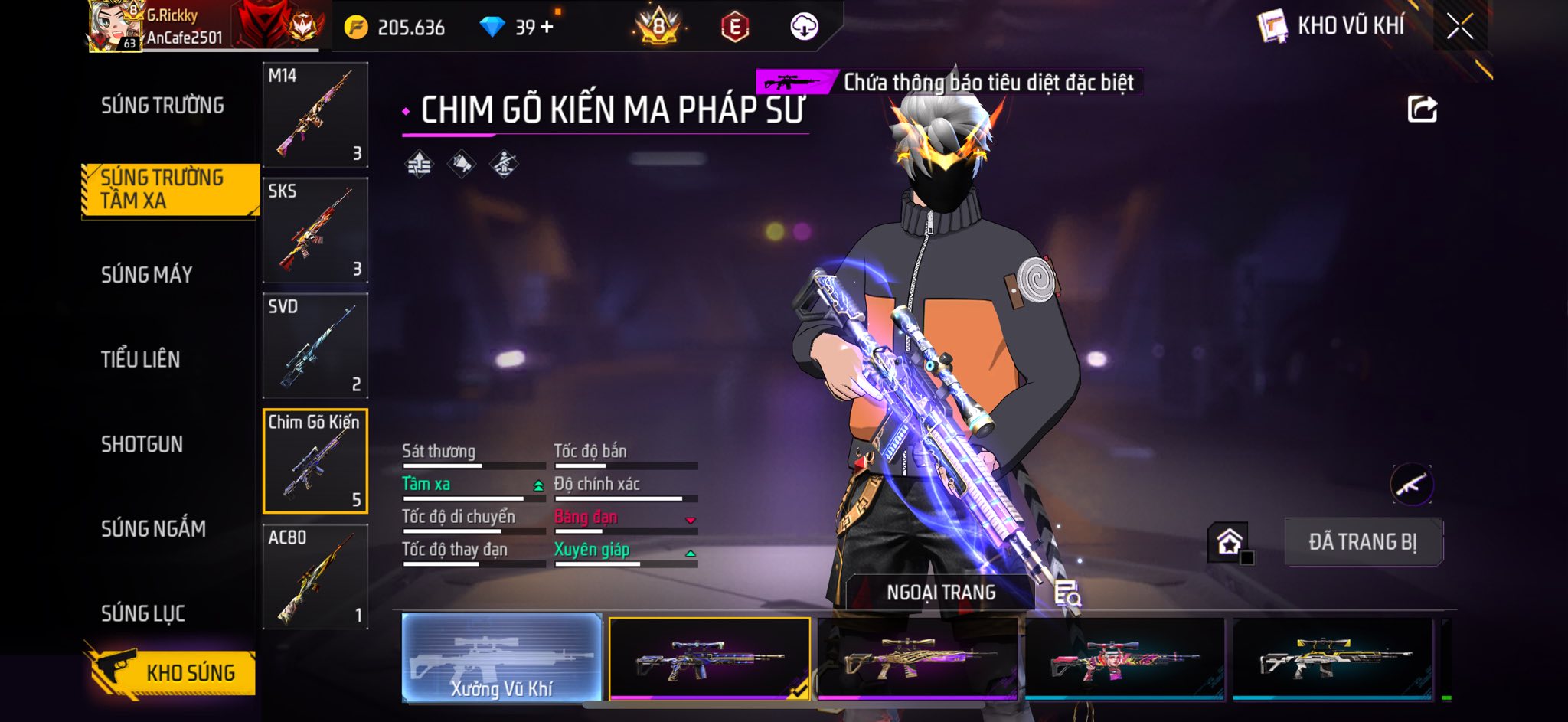Switch to the Súng Trường category

point(162,106)
